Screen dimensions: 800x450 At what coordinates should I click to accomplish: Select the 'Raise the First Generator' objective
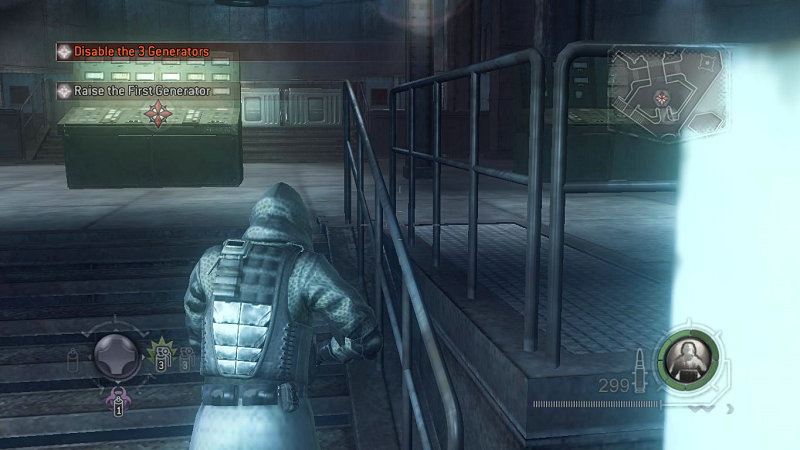pos(145,91)
